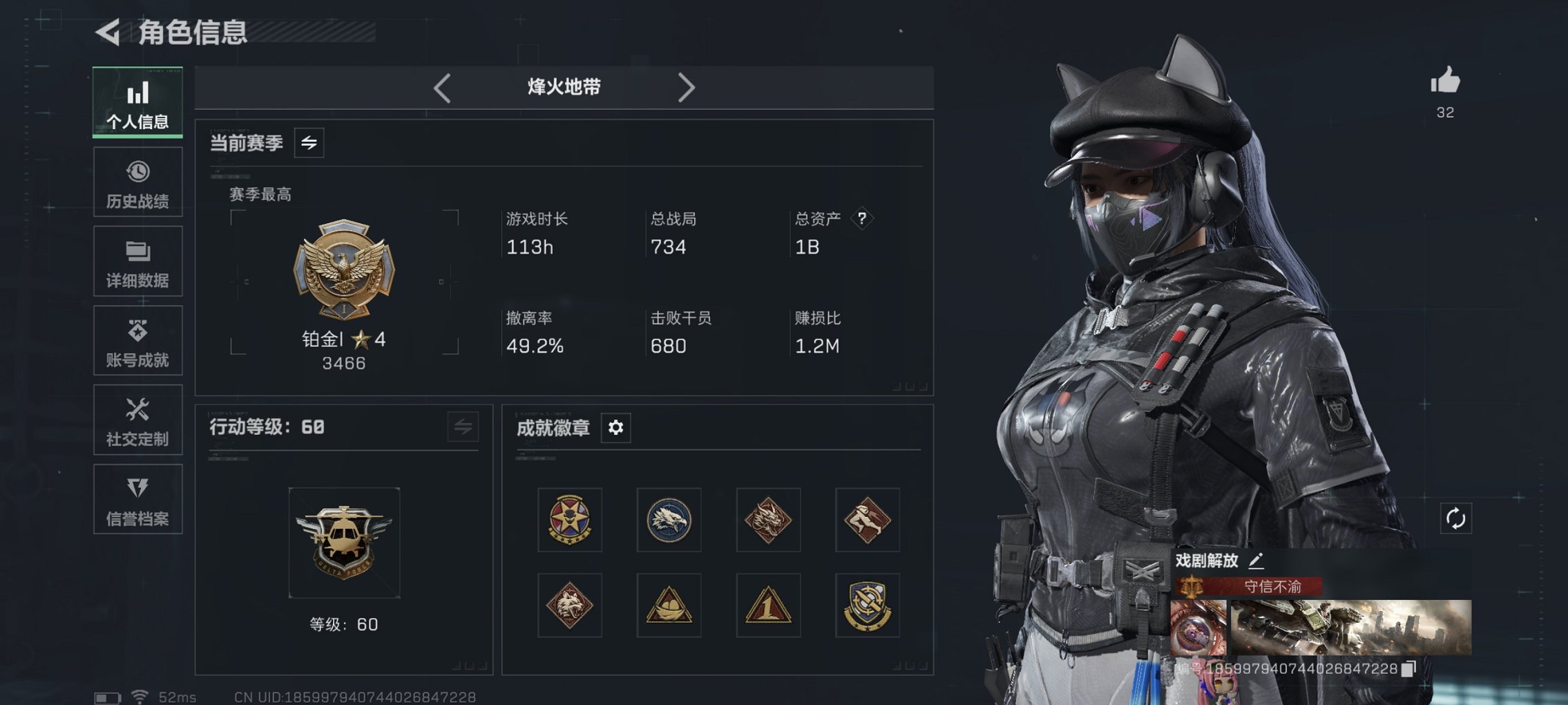Click the question mark beside 总资产
Image resolution: width=1568 pixels, height=705 pixels.
tap(861, 219)
